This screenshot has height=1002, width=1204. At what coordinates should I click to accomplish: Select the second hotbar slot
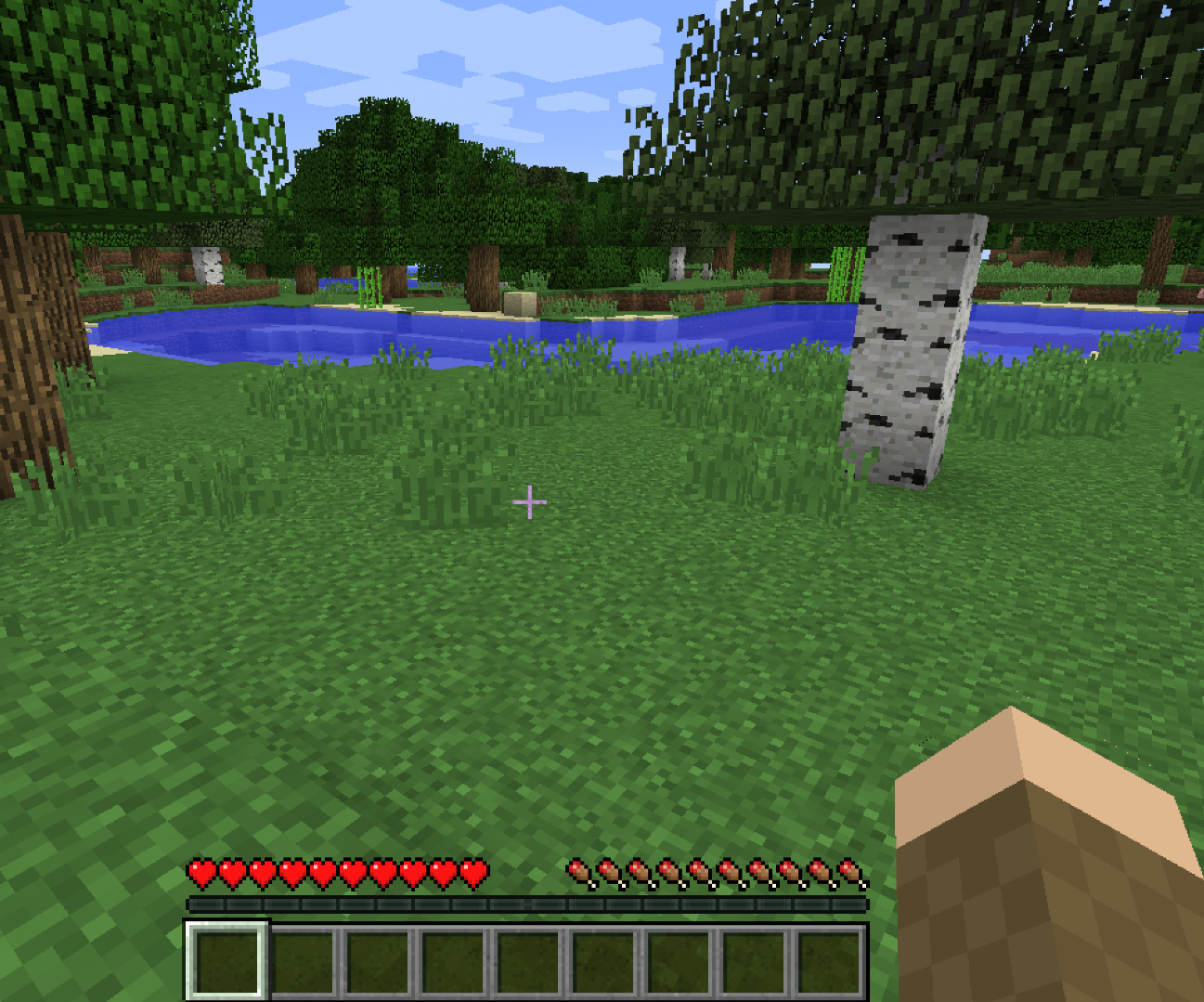tap(303, 961)
